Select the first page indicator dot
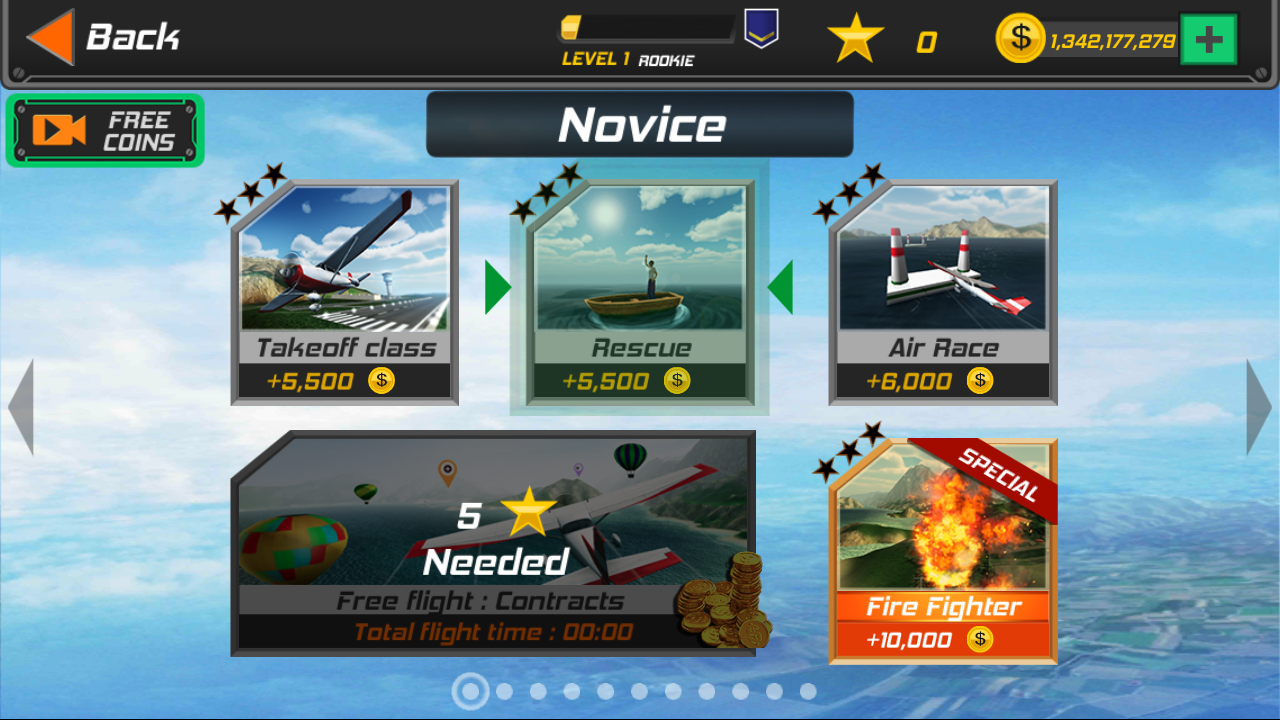The image size is (1280, 720). [x=470, y=690]
